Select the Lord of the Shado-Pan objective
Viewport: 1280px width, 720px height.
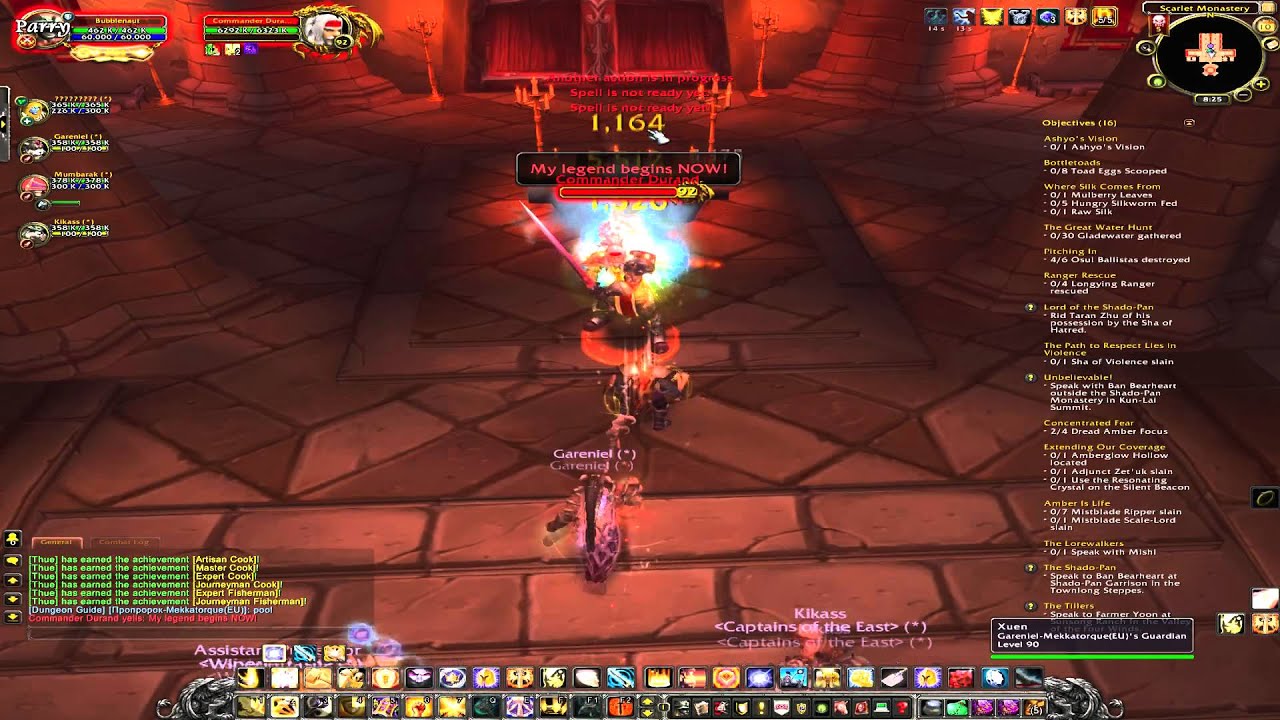pyautogui.click(x=1098, y=307)
